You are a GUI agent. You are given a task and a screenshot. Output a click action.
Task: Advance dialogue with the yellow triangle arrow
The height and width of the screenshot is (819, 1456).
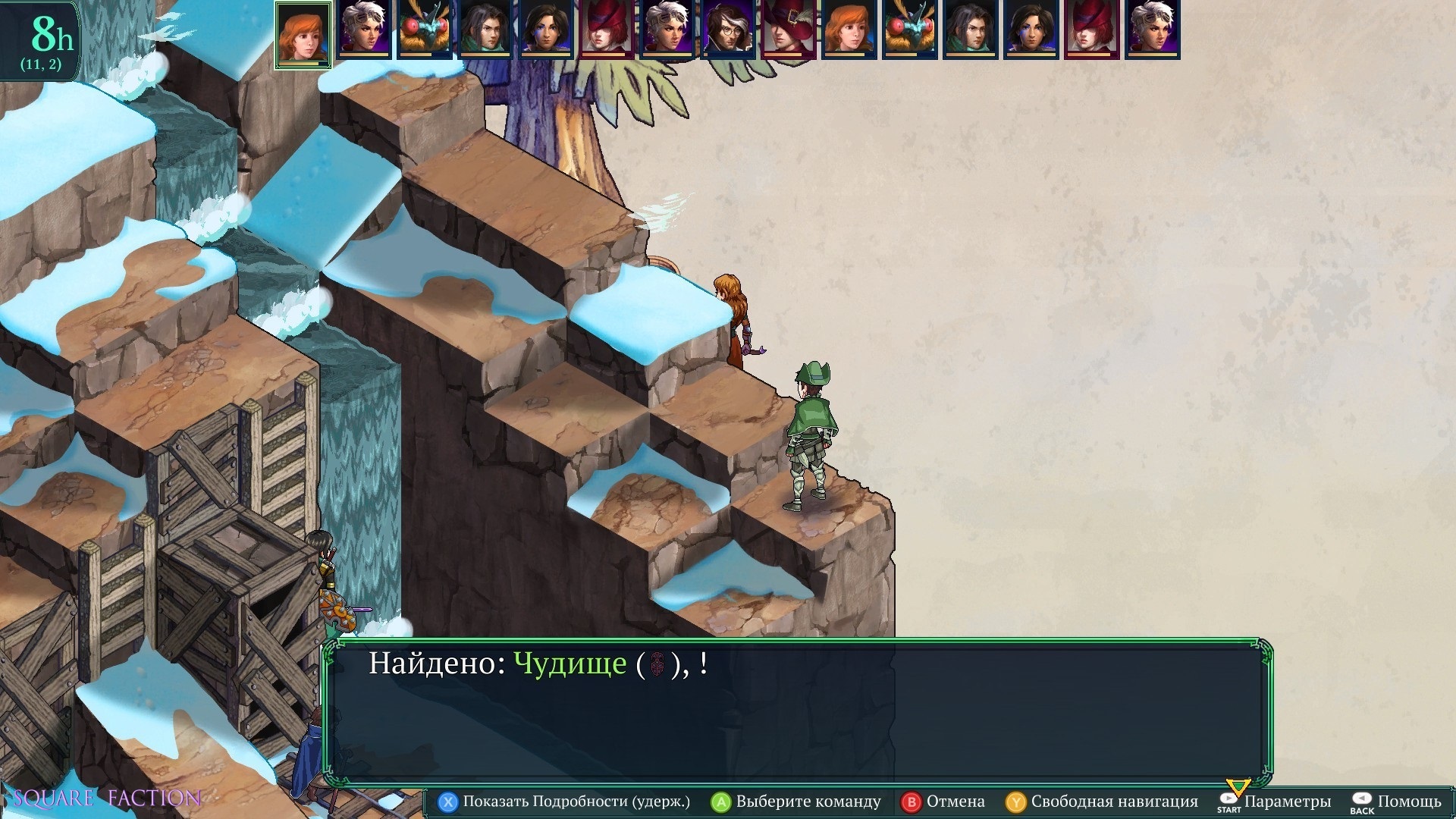pos(1238,787)
